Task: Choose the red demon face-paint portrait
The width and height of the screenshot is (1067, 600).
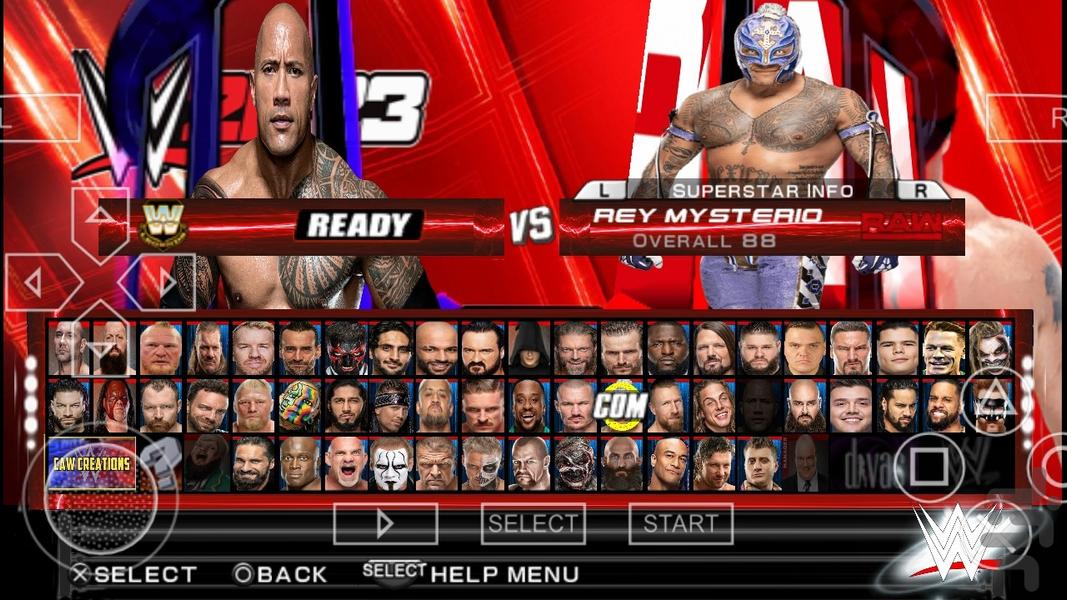Action: pyautogui.click(x=345, y=347)
